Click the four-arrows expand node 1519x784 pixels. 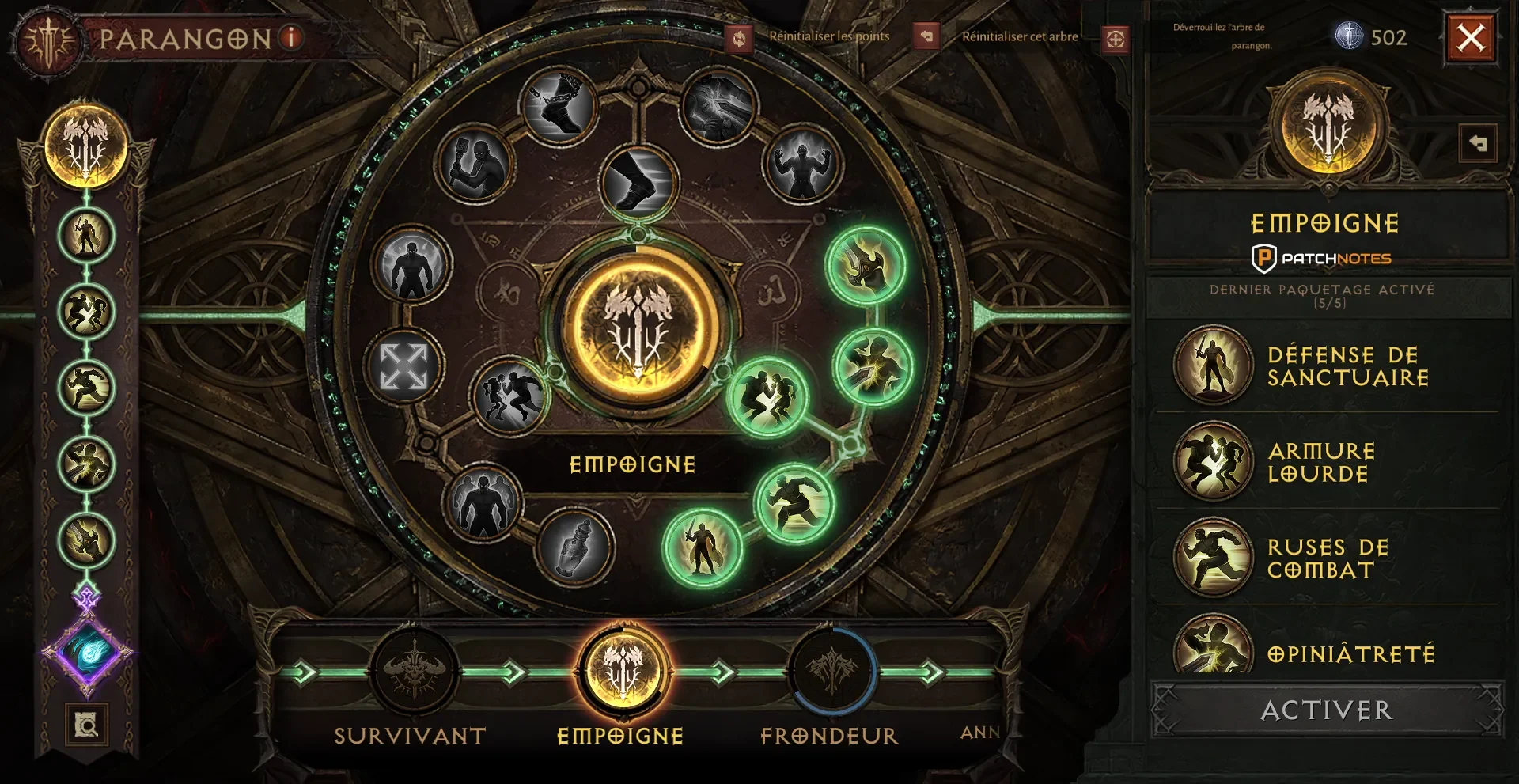pos(403,366)
